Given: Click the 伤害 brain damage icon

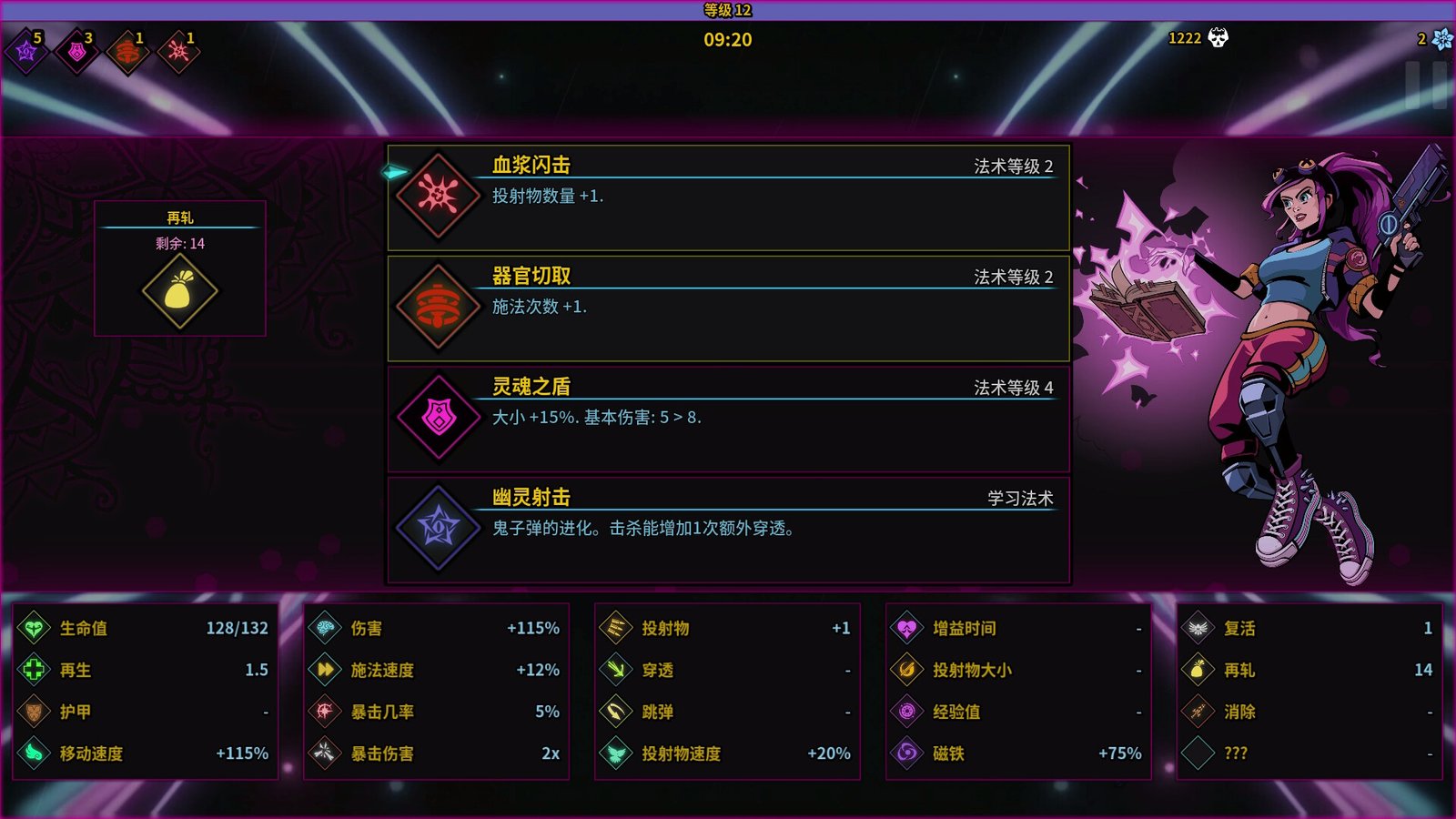Looking at the screenshot, I should pyautogui.click(x=323, y=628).
